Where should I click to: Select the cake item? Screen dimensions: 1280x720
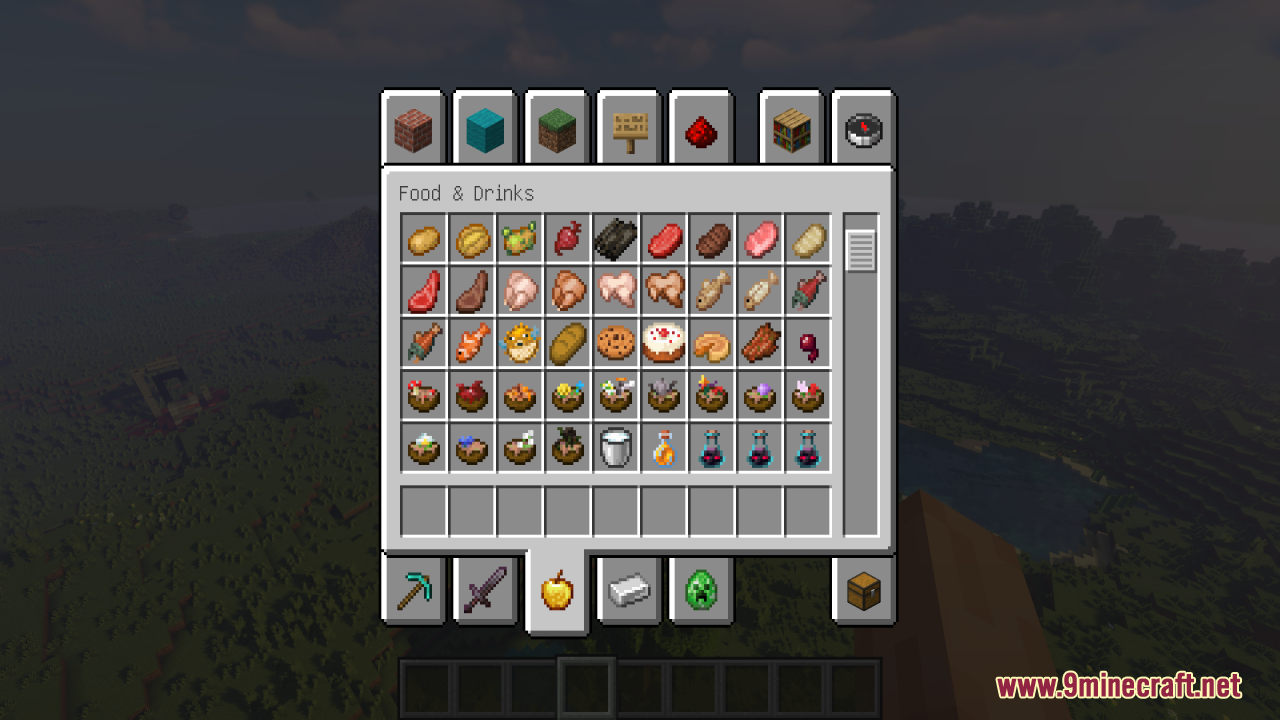click(x=663, y=343)
